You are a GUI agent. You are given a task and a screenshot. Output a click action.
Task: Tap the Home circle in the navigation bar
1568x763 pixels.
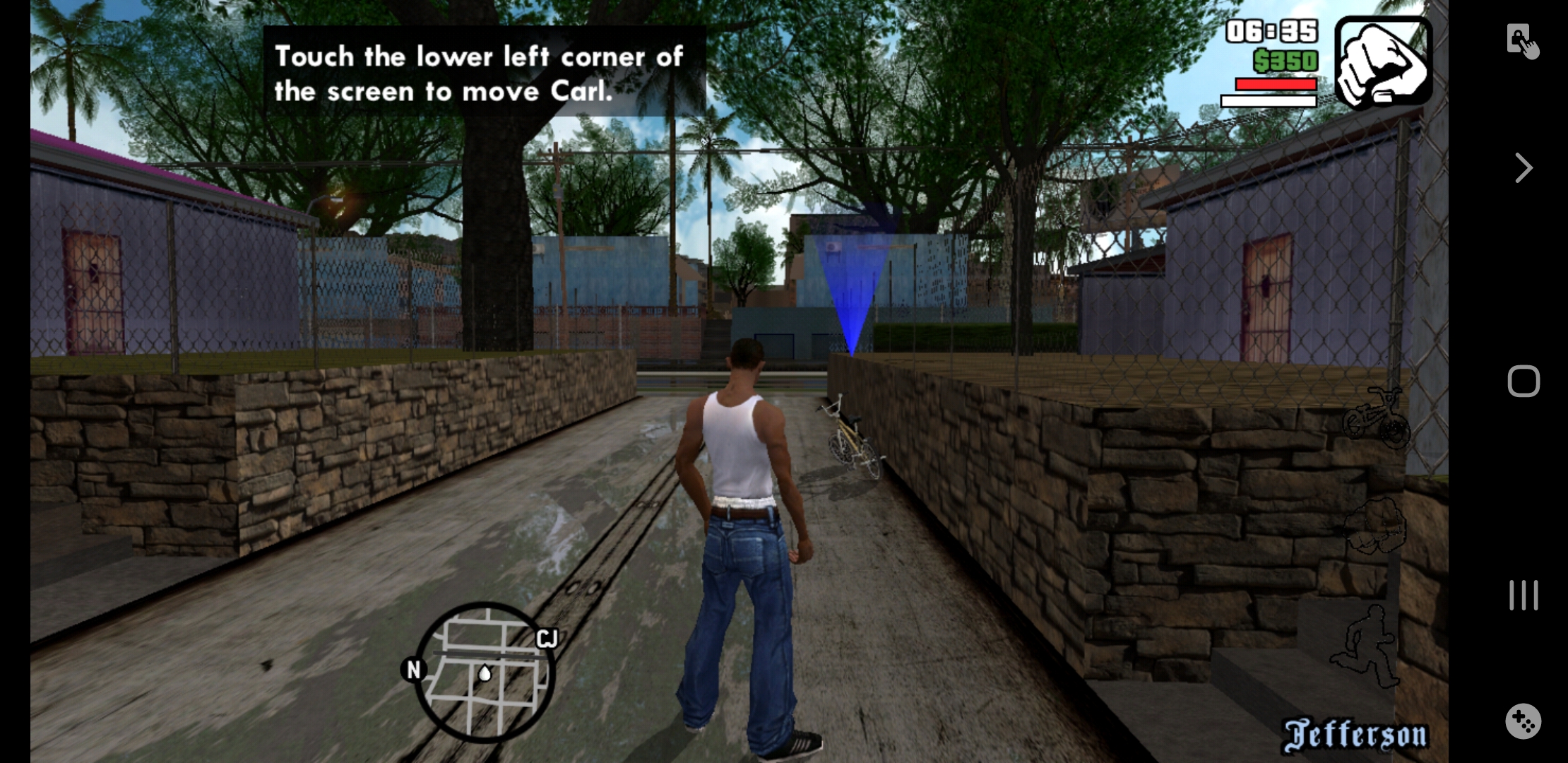pyautogui.click(x=1524, y=380)
